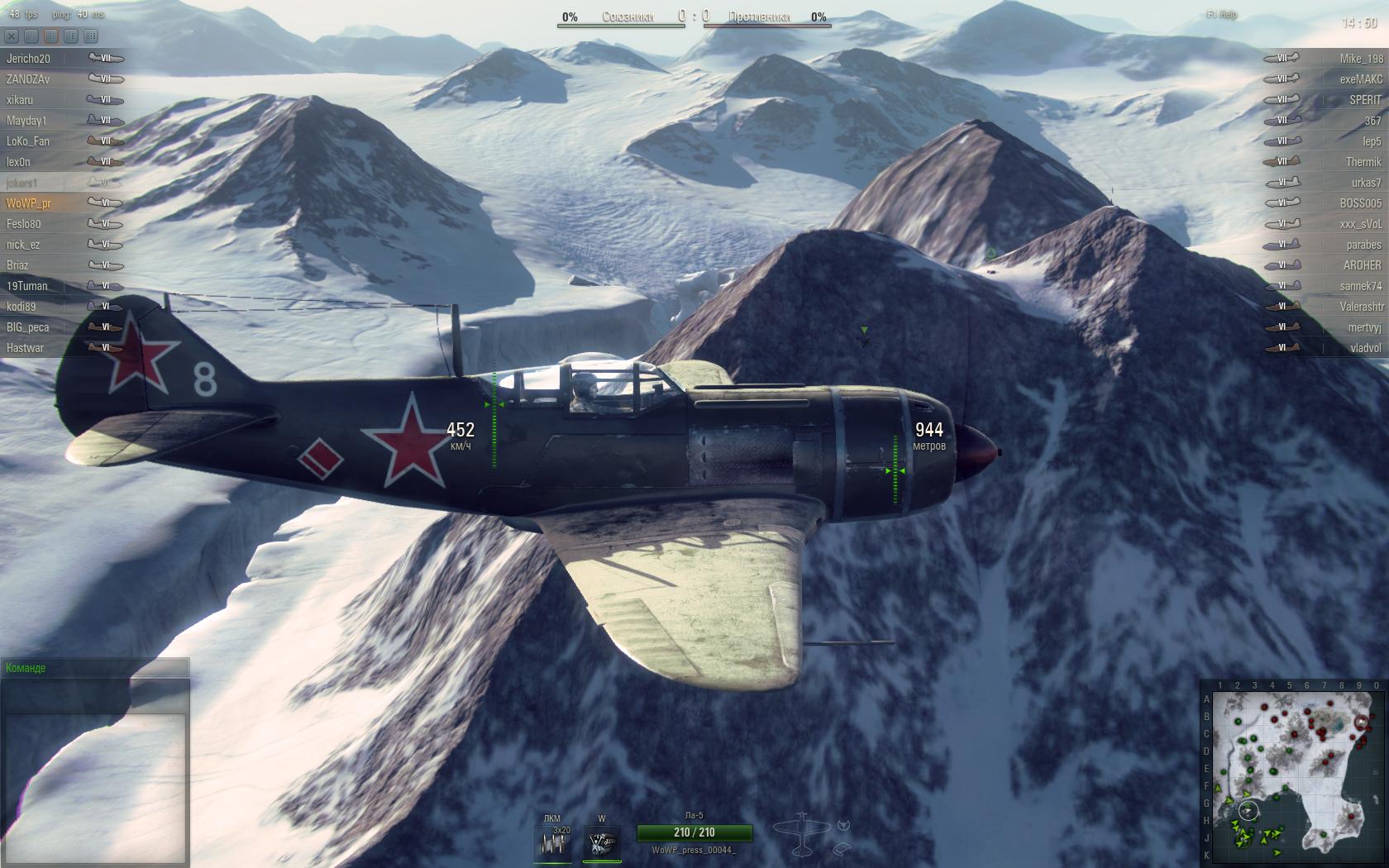Select ally player Jericho20 in the roster
The height and width of the screenshot is (868, 1389).
tap(29, 59)
